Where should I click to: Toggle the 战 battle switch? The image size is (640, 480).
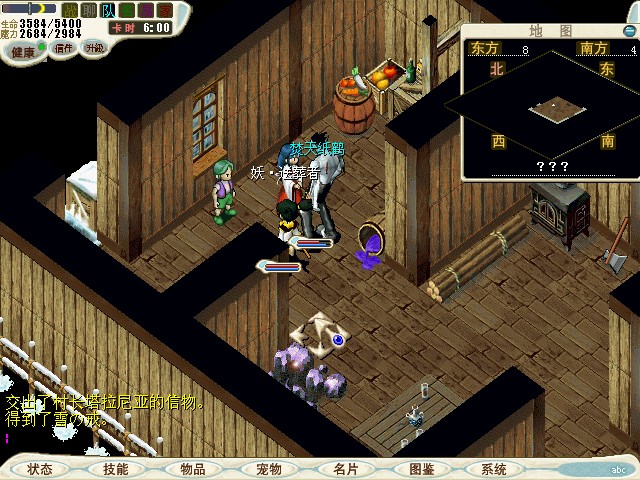click(x=69, y=9)
